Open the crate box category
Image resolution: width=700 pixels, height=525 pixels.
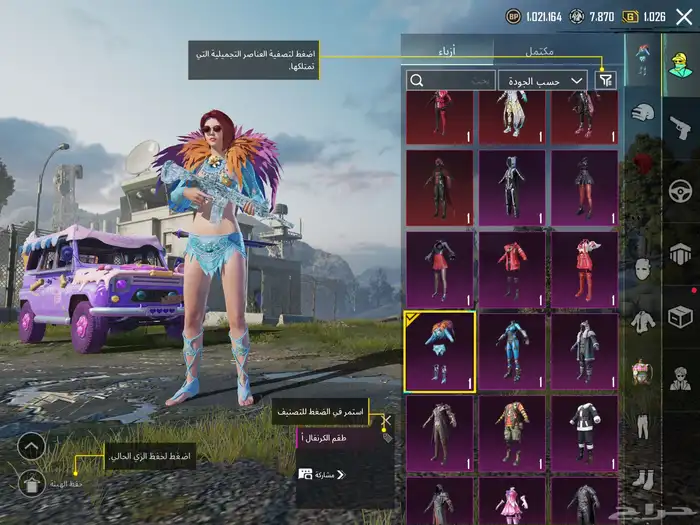[x=681, y=316]
